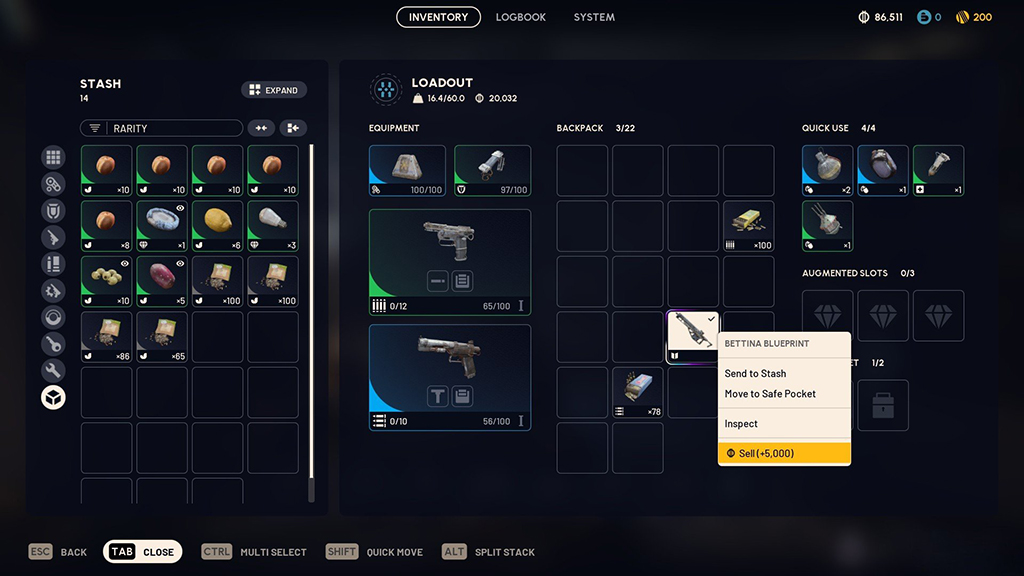Viewport: 1024px width, 576px height.
Task: Select the top equipped pistol slot
Action: [x=449, y=262]
